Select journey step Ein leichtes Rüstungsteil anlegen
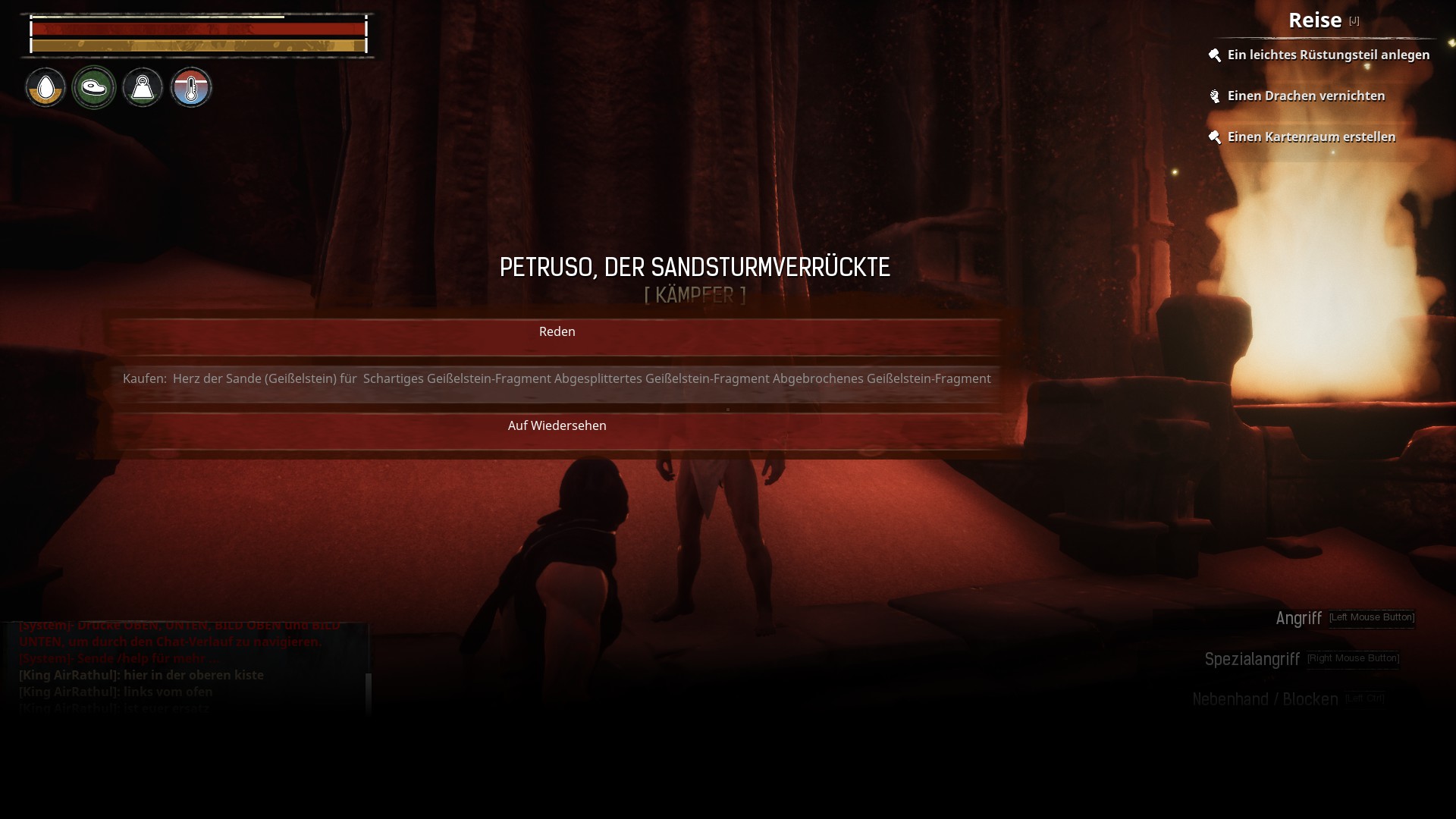This screenshot has height=819, width=1456. pyautogui.click(x=1328, y=55)
